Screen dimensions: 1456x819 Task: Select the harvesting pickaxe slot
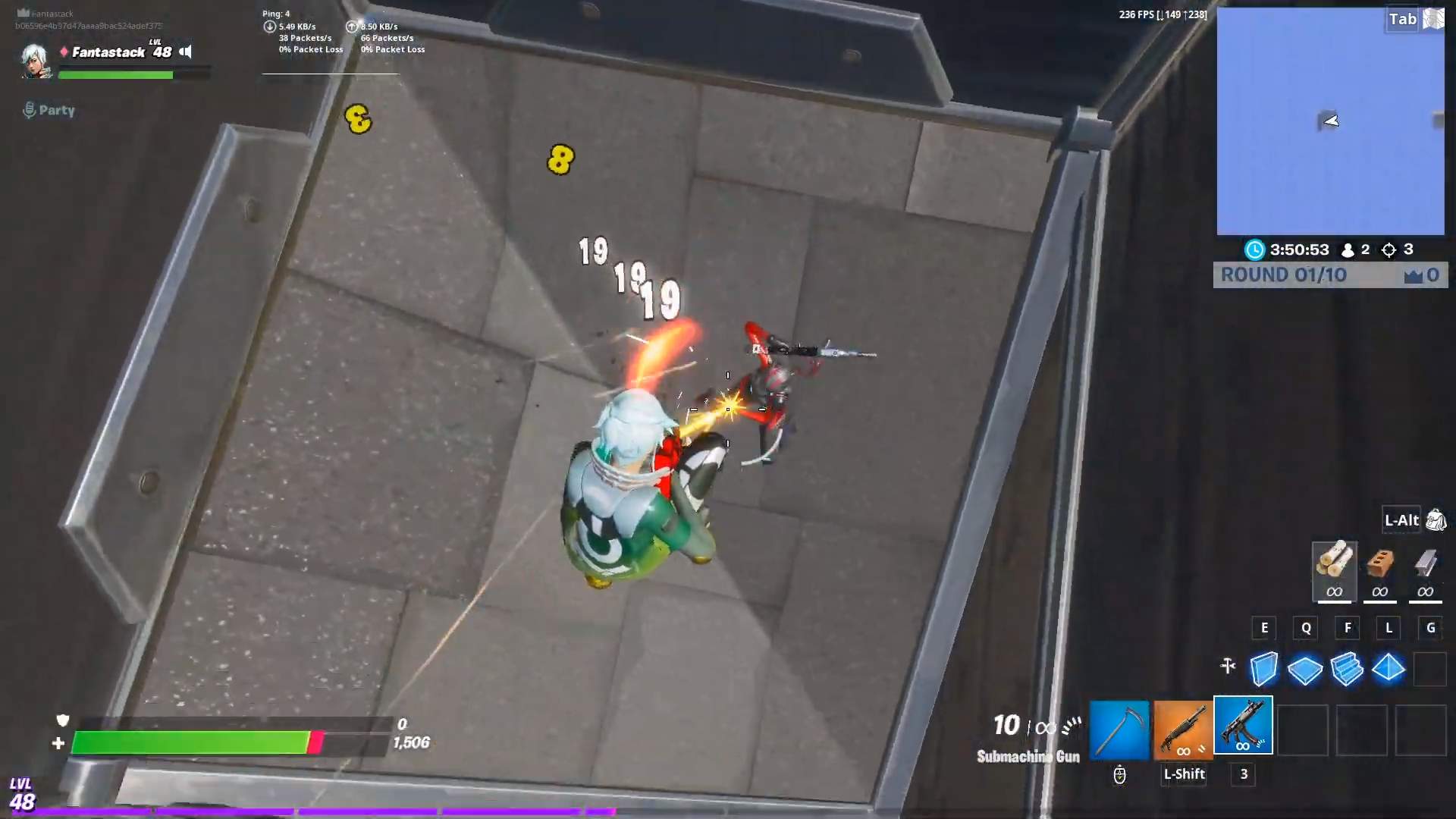pos(1120,726)
